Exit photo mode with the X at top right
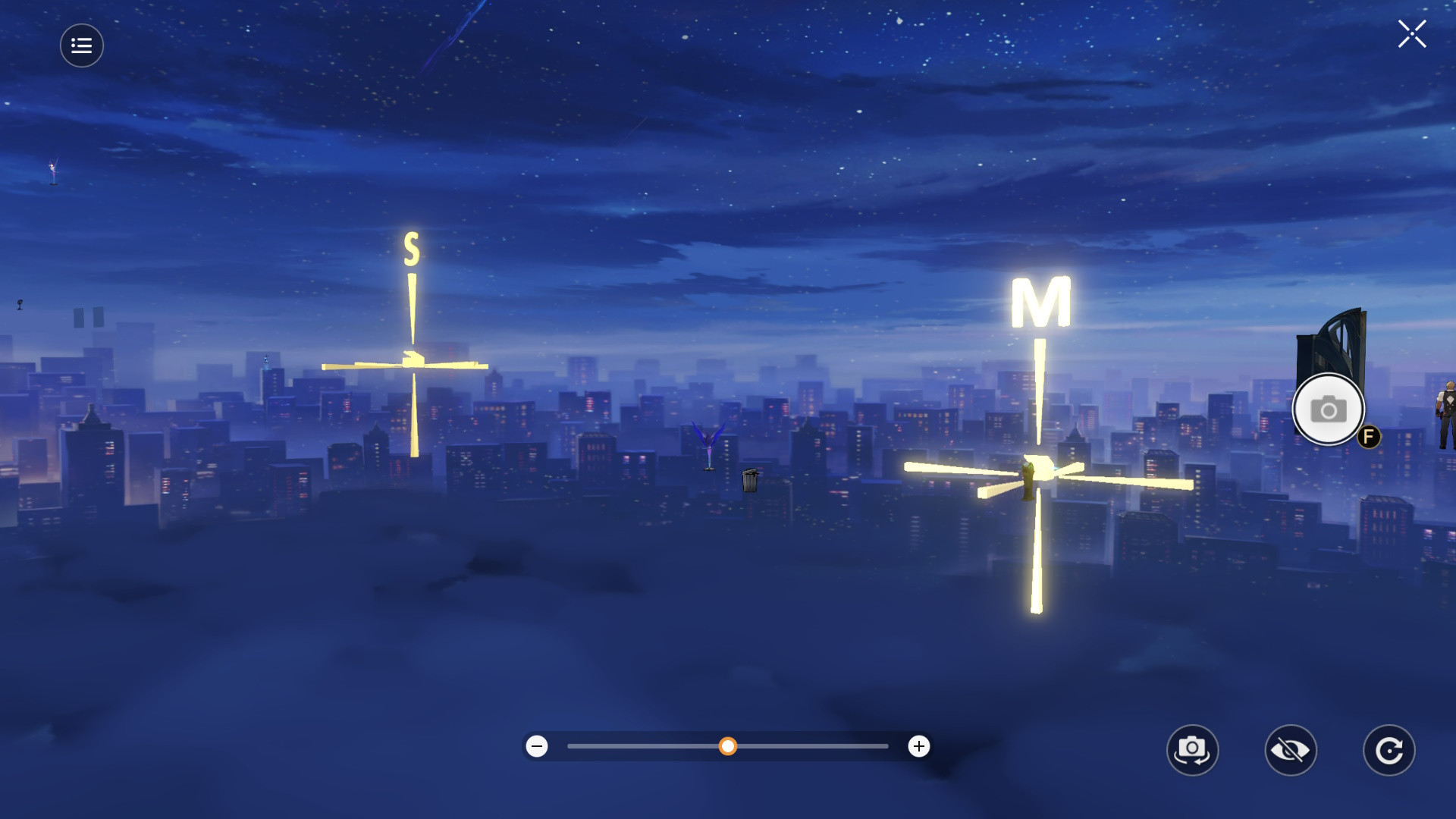The width and height of the screenshot is (1456, 819). (x=1412, y=33)
